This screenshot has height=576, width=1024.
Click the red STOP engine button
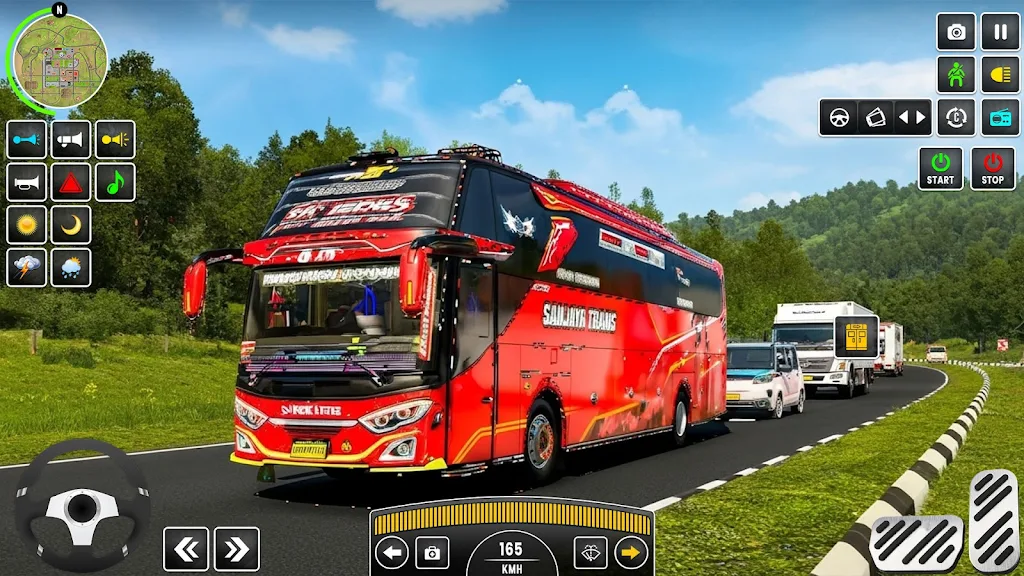click(x=992, y=168)
